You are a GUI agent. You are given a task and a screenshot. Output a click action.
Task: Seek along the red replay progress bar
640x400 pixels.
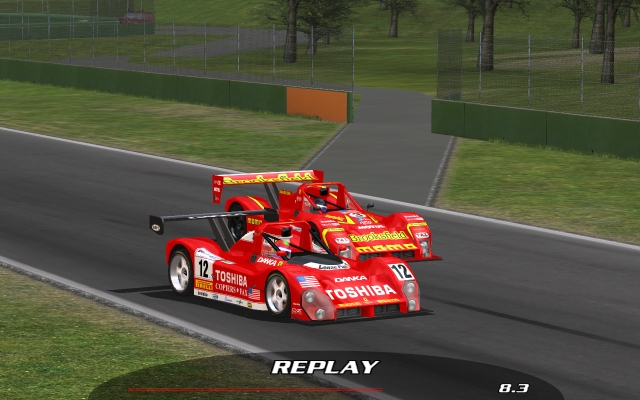[x=255, y=389]
